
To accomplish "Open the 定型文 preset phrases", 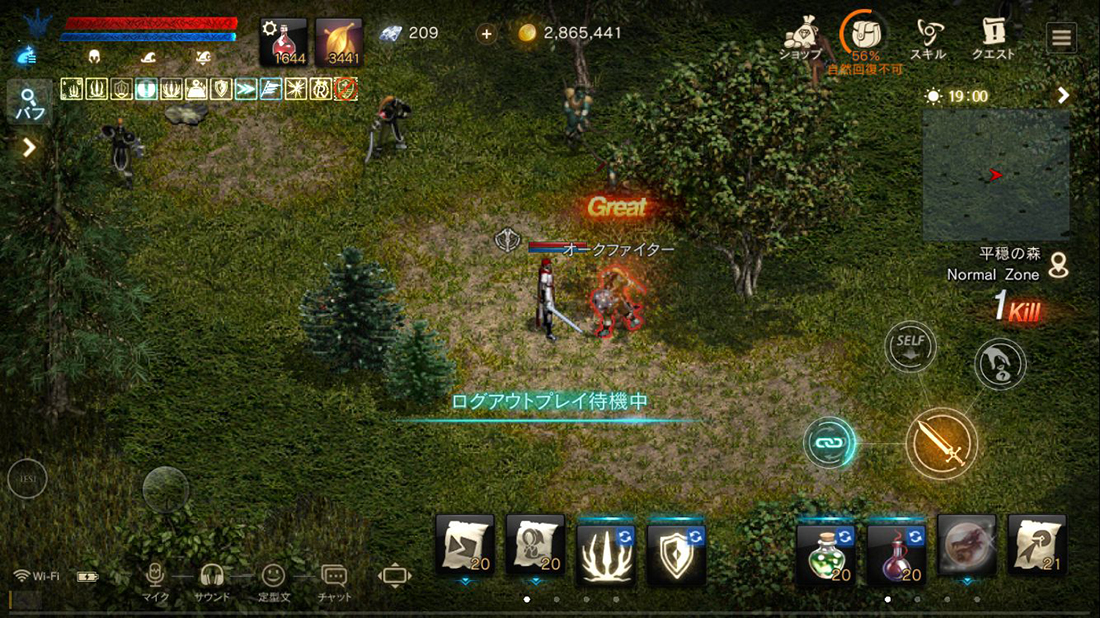I will (273, 580).
